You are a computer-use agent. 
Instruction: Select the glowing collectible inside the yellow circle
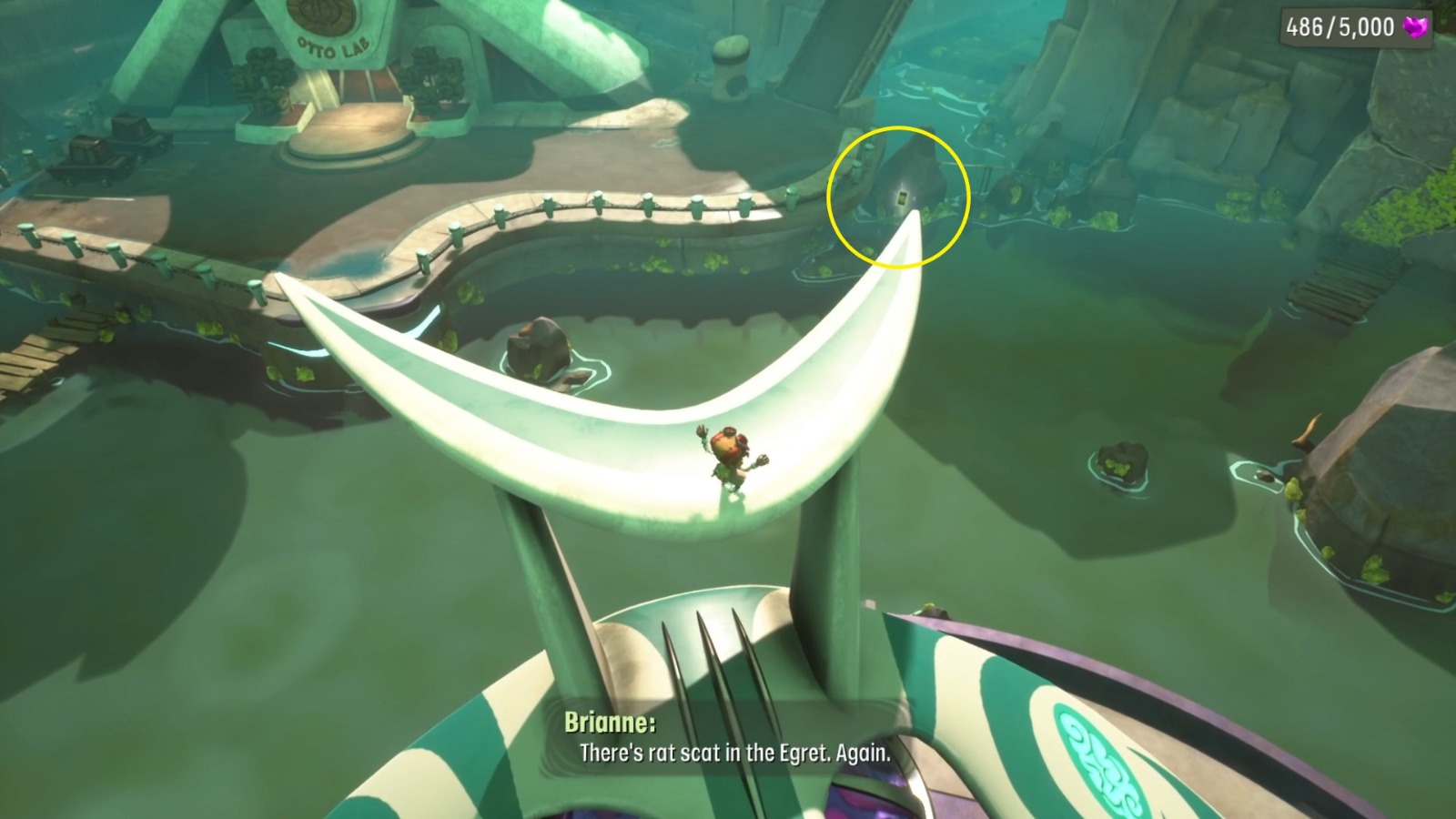(903, 197)
